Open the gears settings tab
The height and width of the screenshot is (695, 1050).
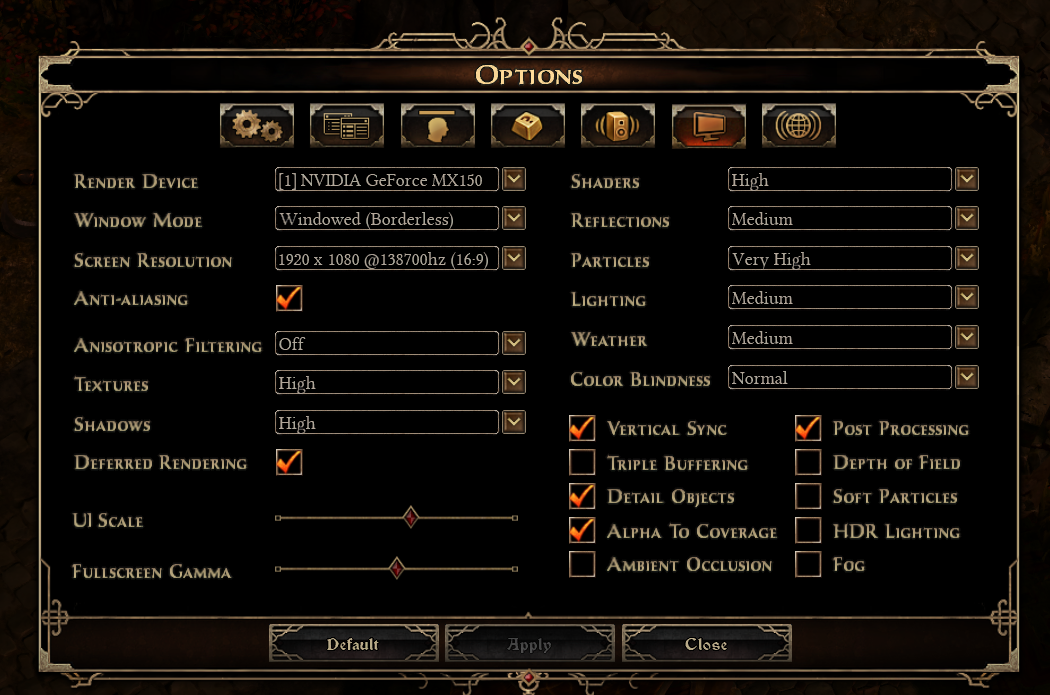click(x=257, y=126)
